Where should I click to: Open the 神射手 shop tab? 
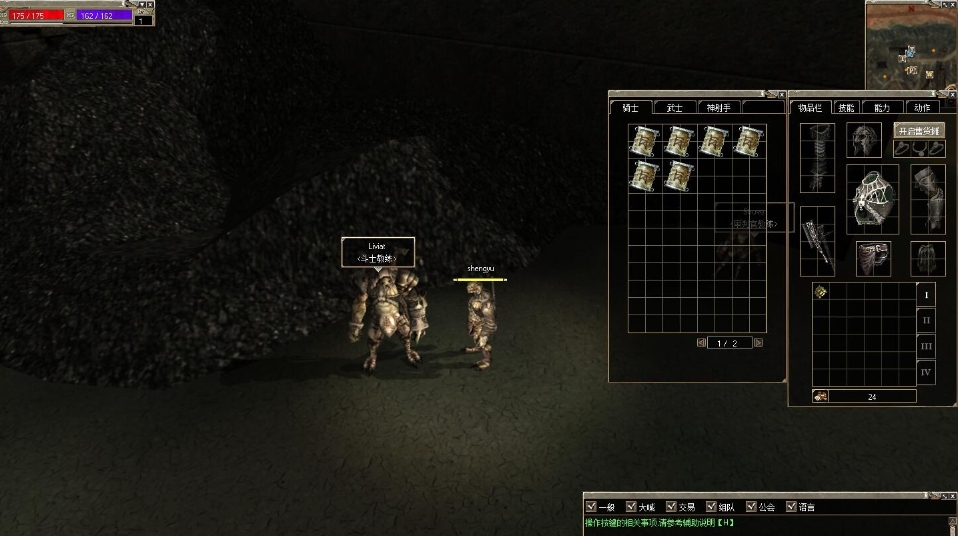tap(719, 107)
